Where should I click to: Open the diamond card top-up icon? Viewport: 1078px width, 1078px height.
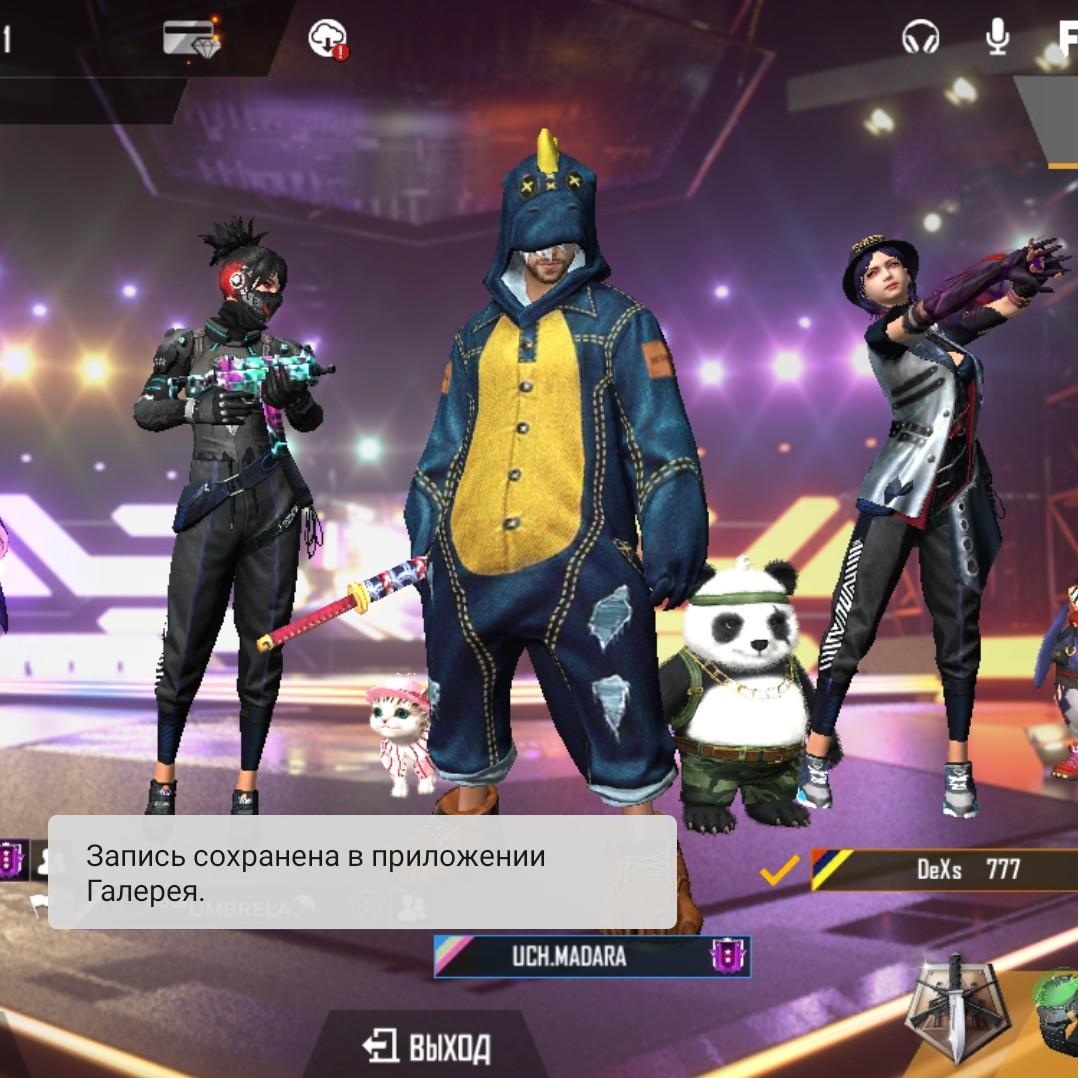click(190, 38)
